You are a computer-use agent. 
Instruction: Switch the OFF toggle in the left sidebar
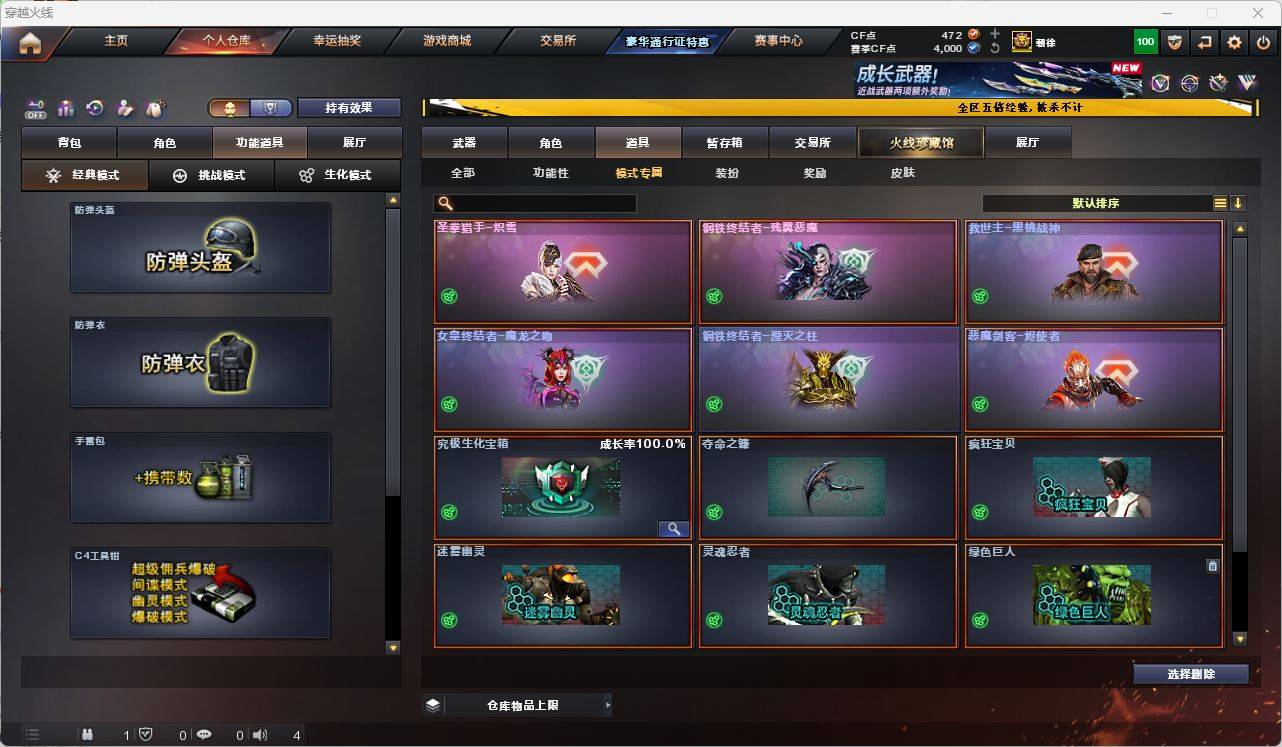click(35, 110)
